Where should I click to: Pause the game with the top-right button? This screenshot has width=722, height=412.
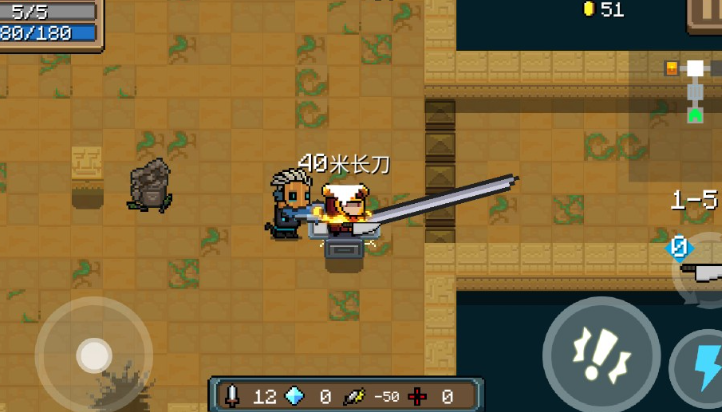tap(706, 14)
